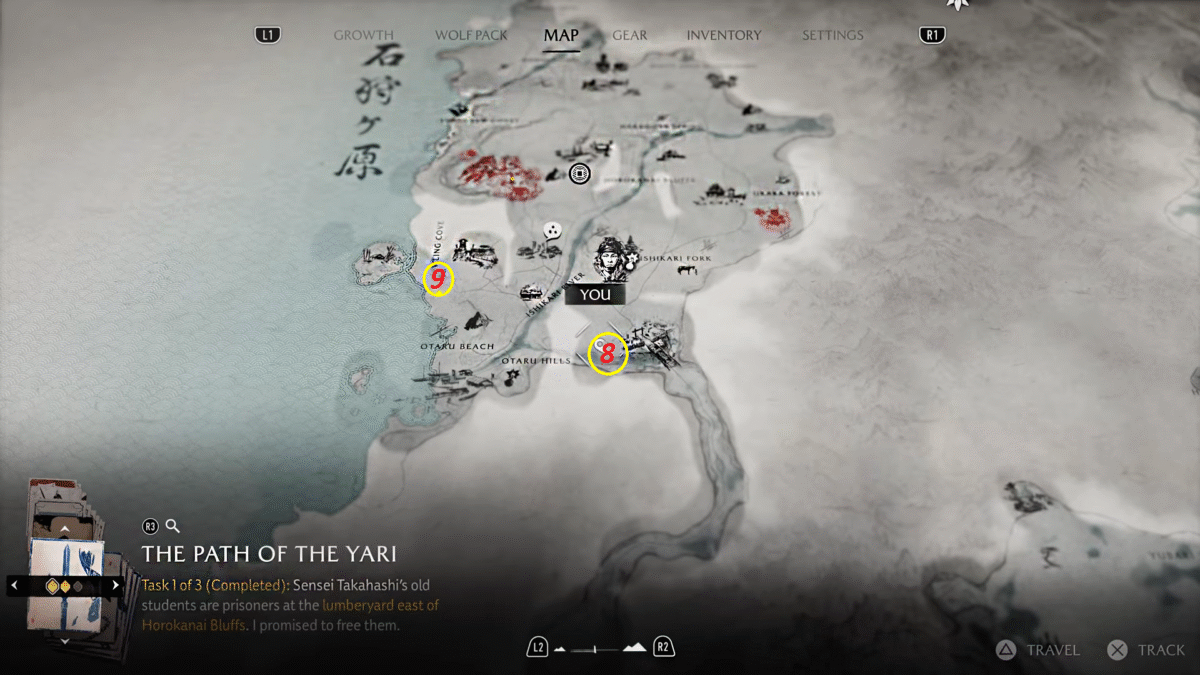Go to previous quest task with left arrow

coord(14,585)
